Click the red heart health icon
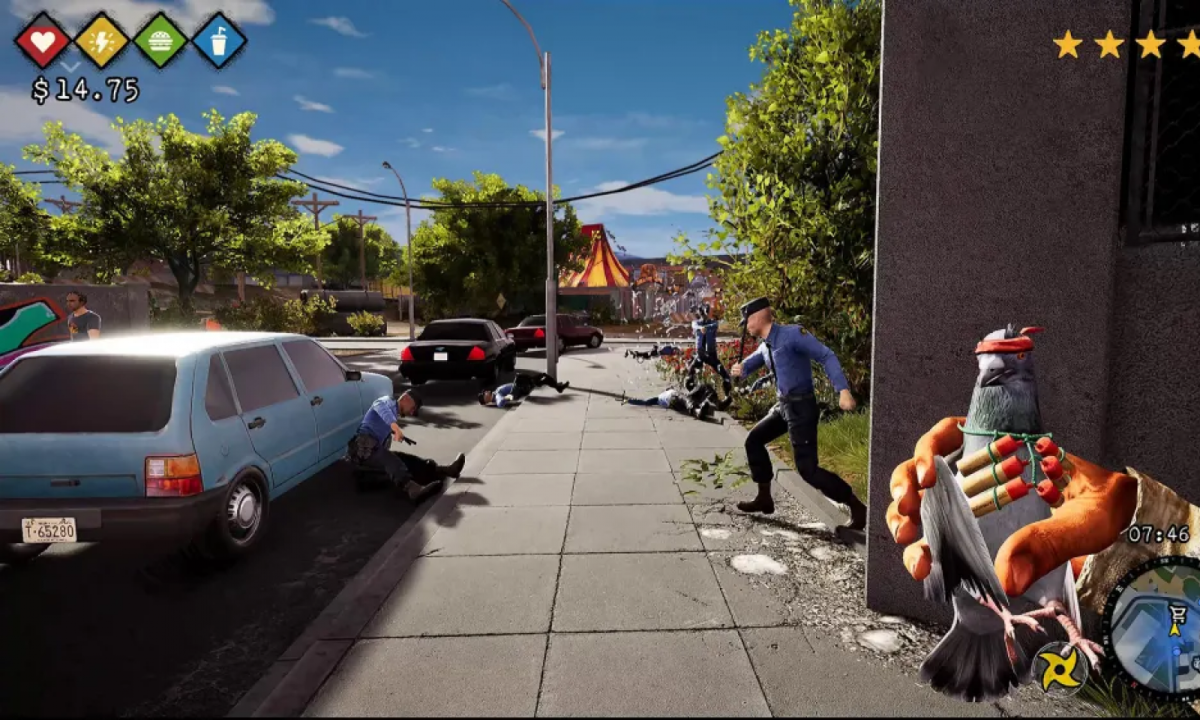Viewport: 1200px width, 720px height. tap(43, 40)
